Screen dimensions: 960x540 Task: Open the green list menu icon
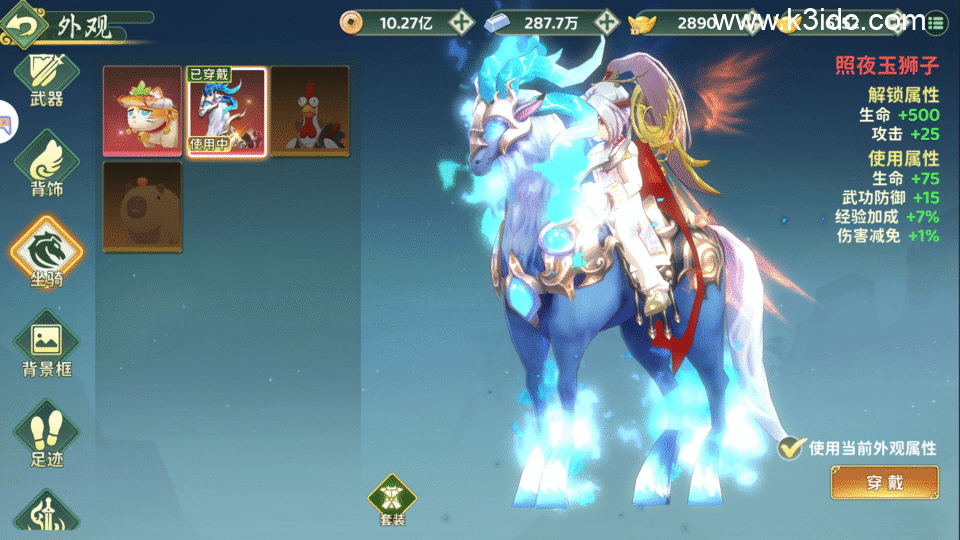(937, 21)
